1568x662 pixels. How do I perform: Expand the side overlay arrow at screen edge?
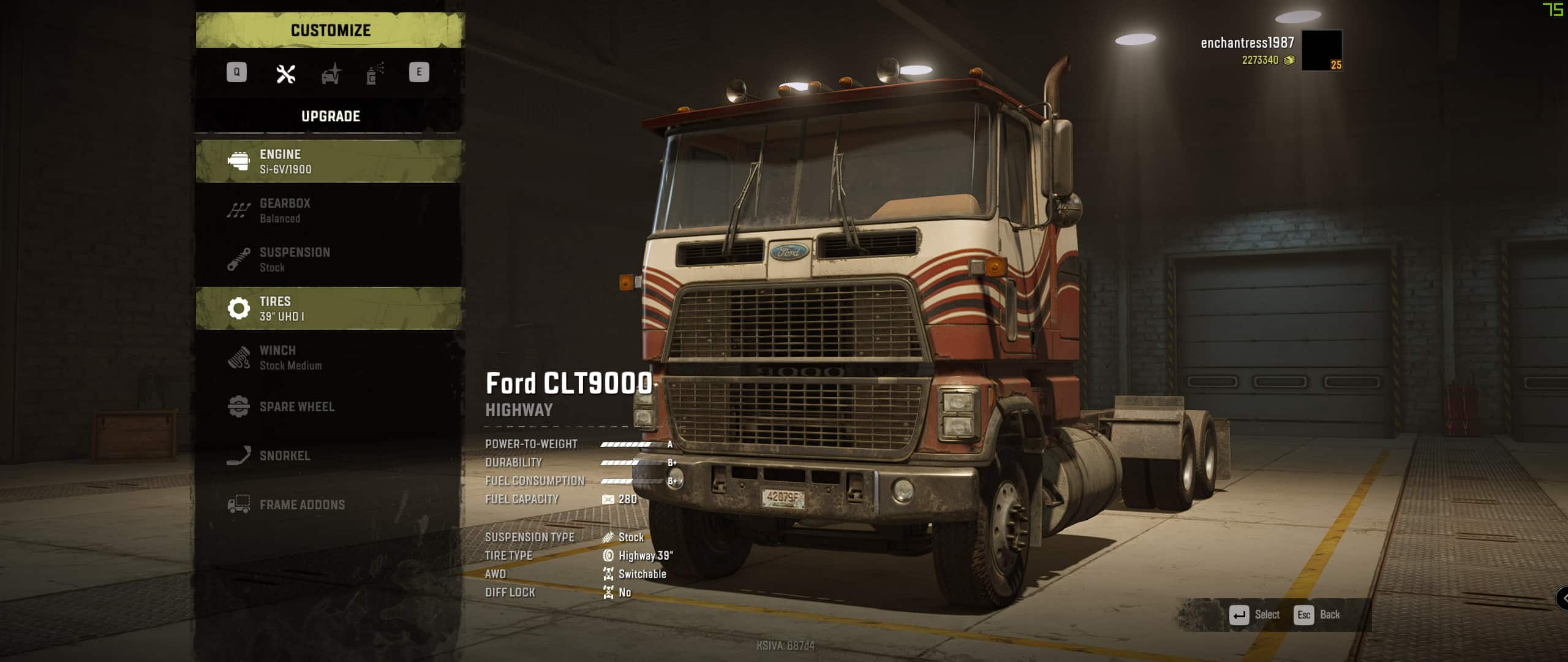coord(1562,598)
